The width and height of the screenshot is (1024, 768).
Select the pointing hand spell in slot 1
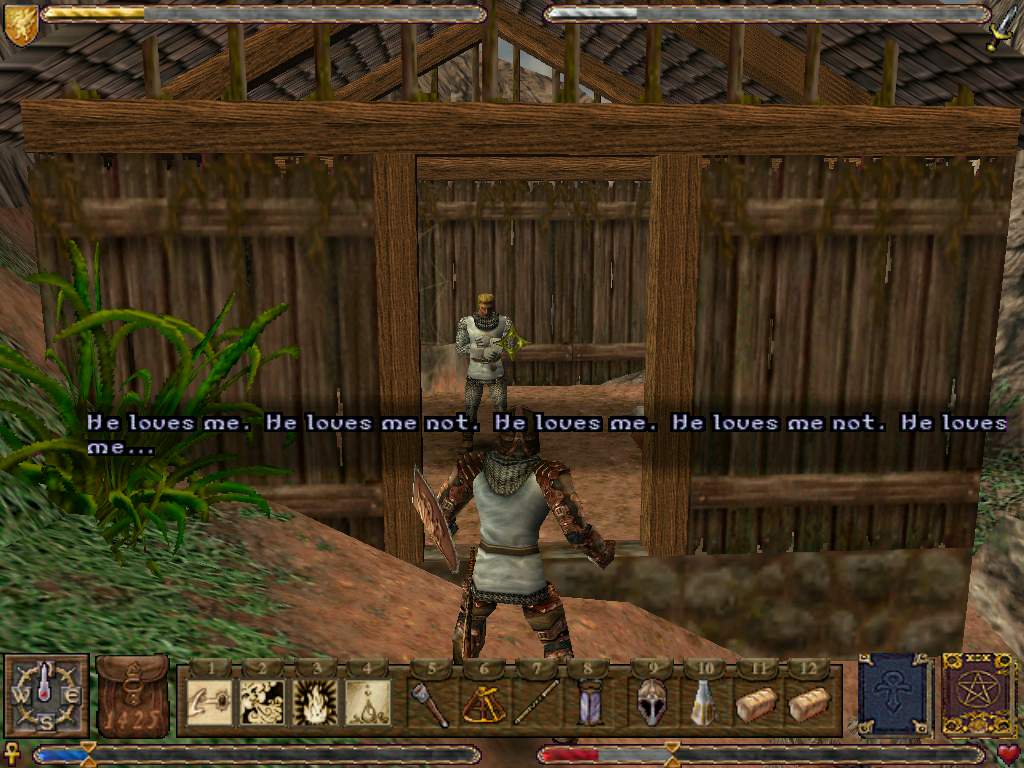click(x=211, y=701)
